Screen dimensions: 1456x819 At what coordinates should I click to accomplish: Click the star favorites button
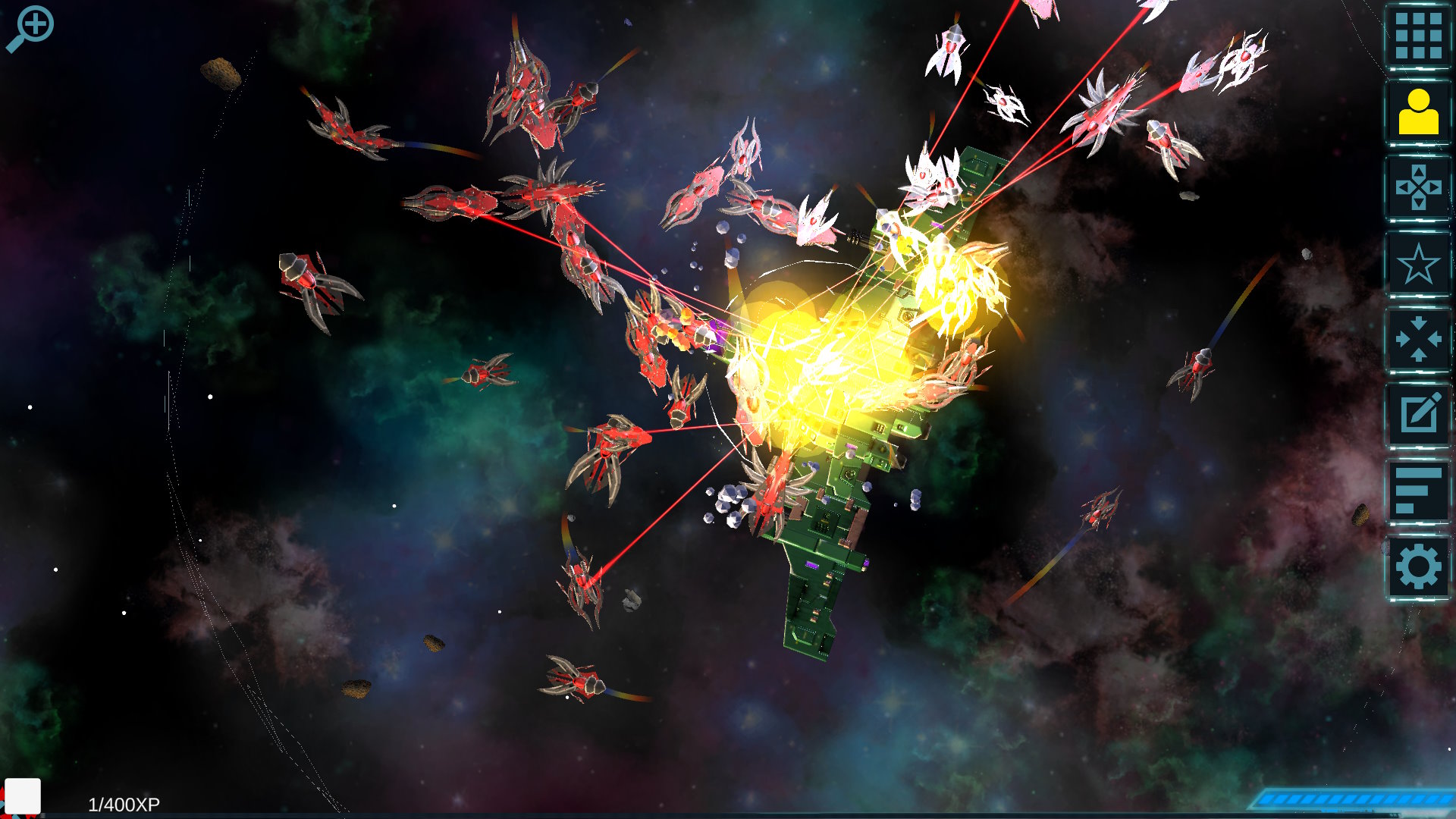(1417, 264)
